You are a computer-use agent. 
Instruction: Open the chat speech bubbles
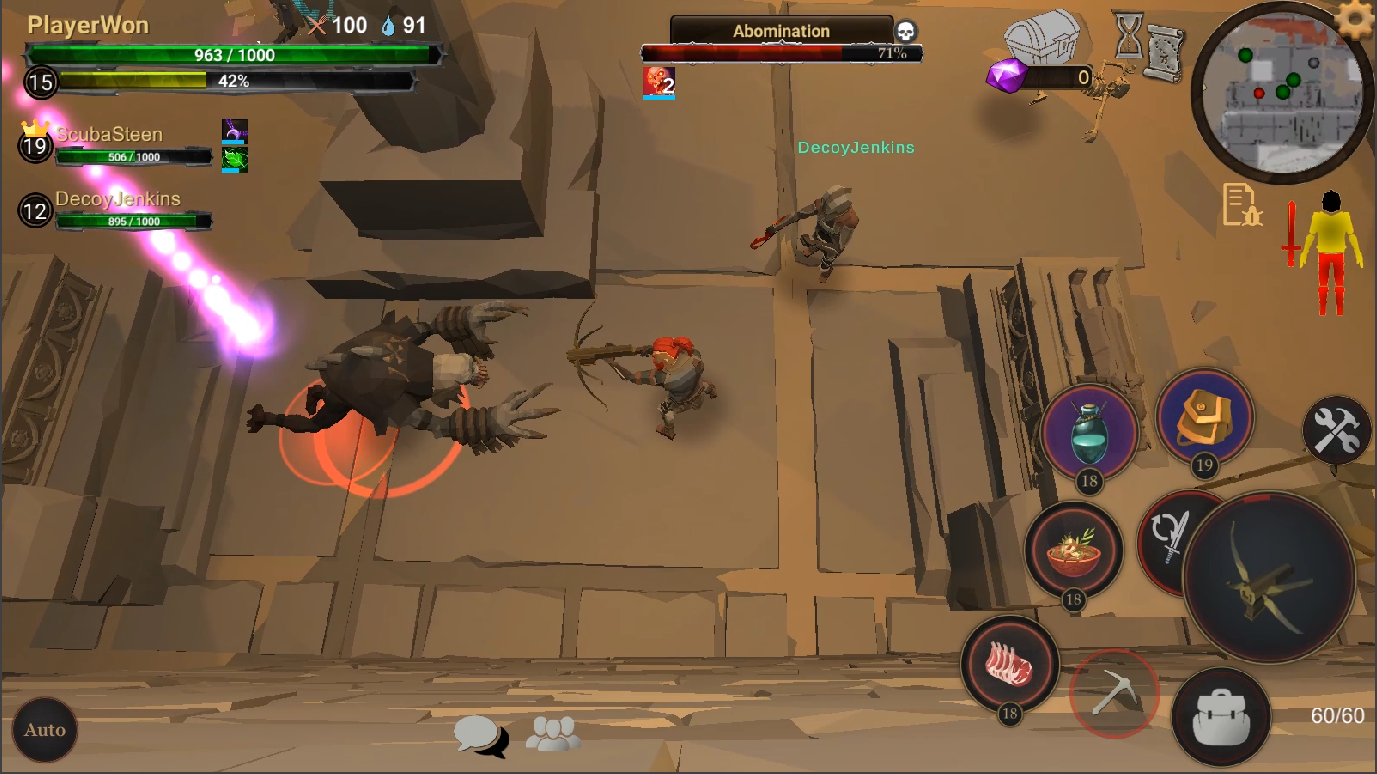pos(480,735)
